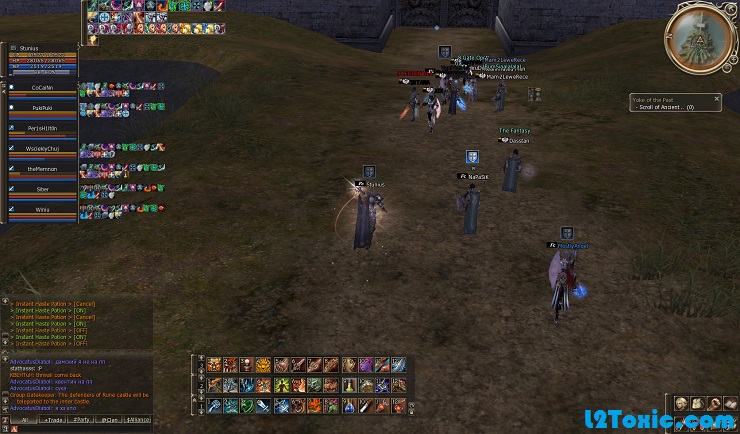Open the skull icon in bottom-right menu

[x=681, y=402]
